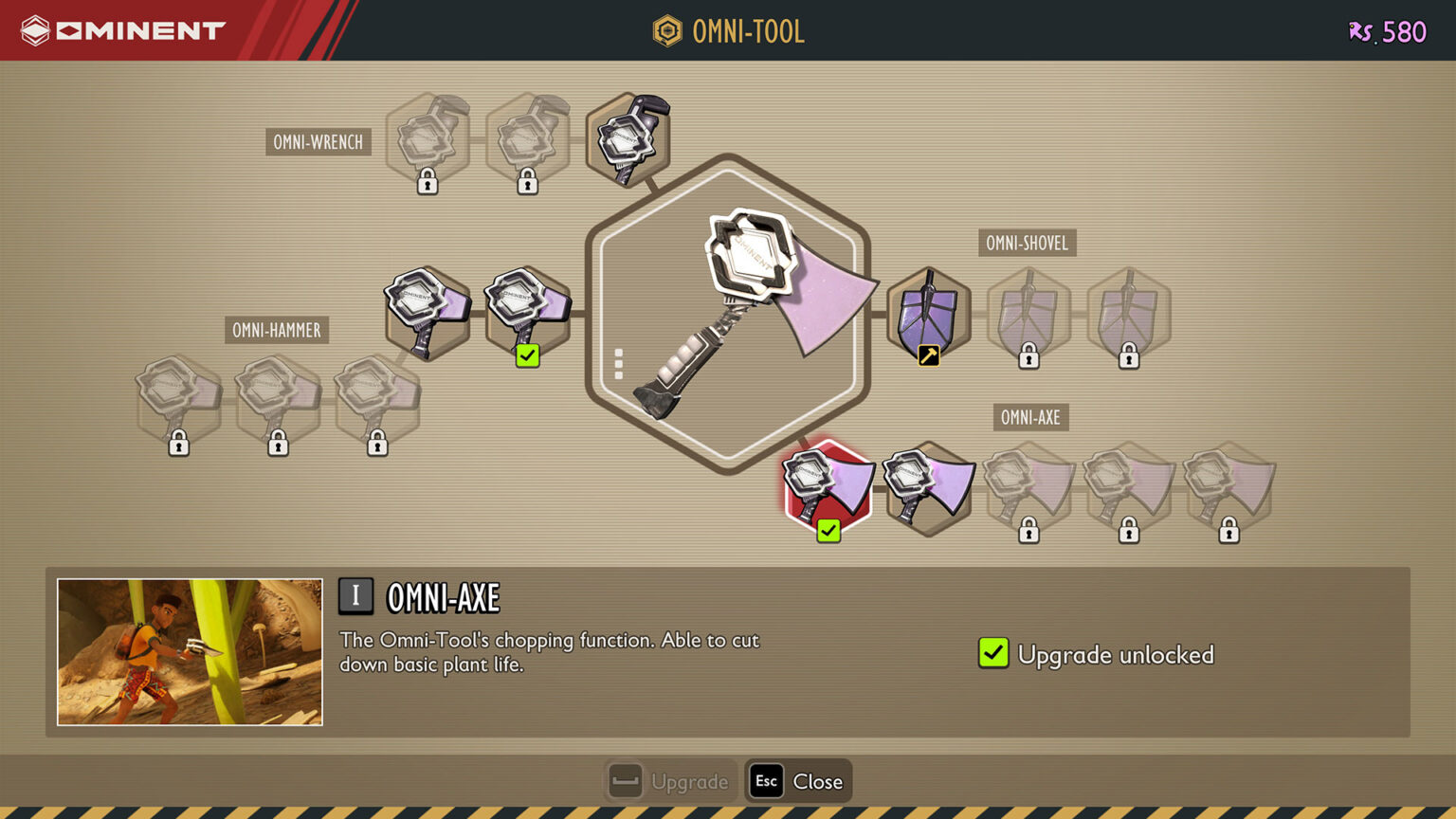Open the Omni-Axe preview thumbnail
The height and width of the screenshot is (819, 1456).
pyautogui.click(x=190, y=652)
